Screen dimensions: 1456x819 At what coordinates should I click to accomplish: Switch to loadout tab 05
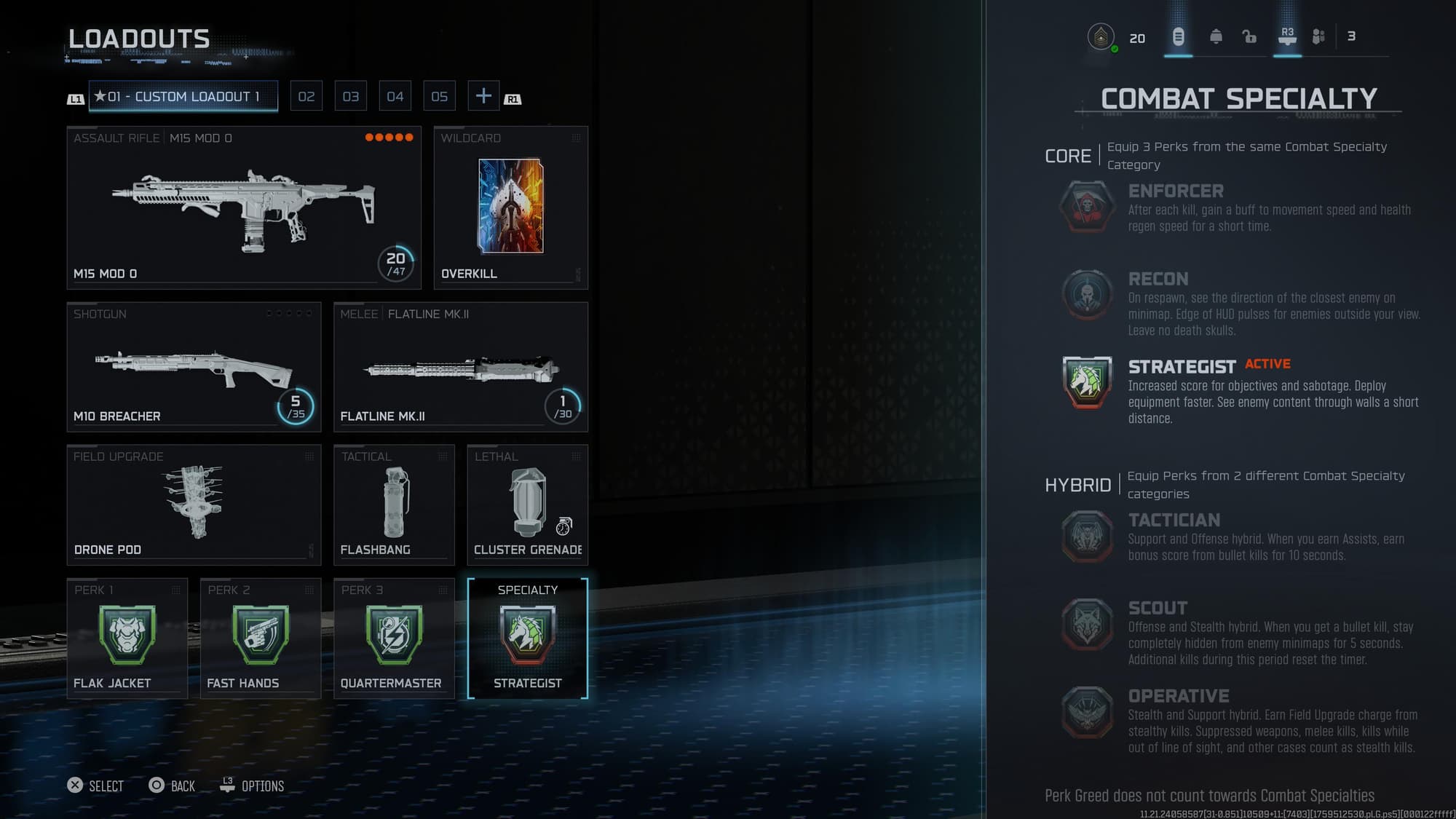(x=439, y=95)
